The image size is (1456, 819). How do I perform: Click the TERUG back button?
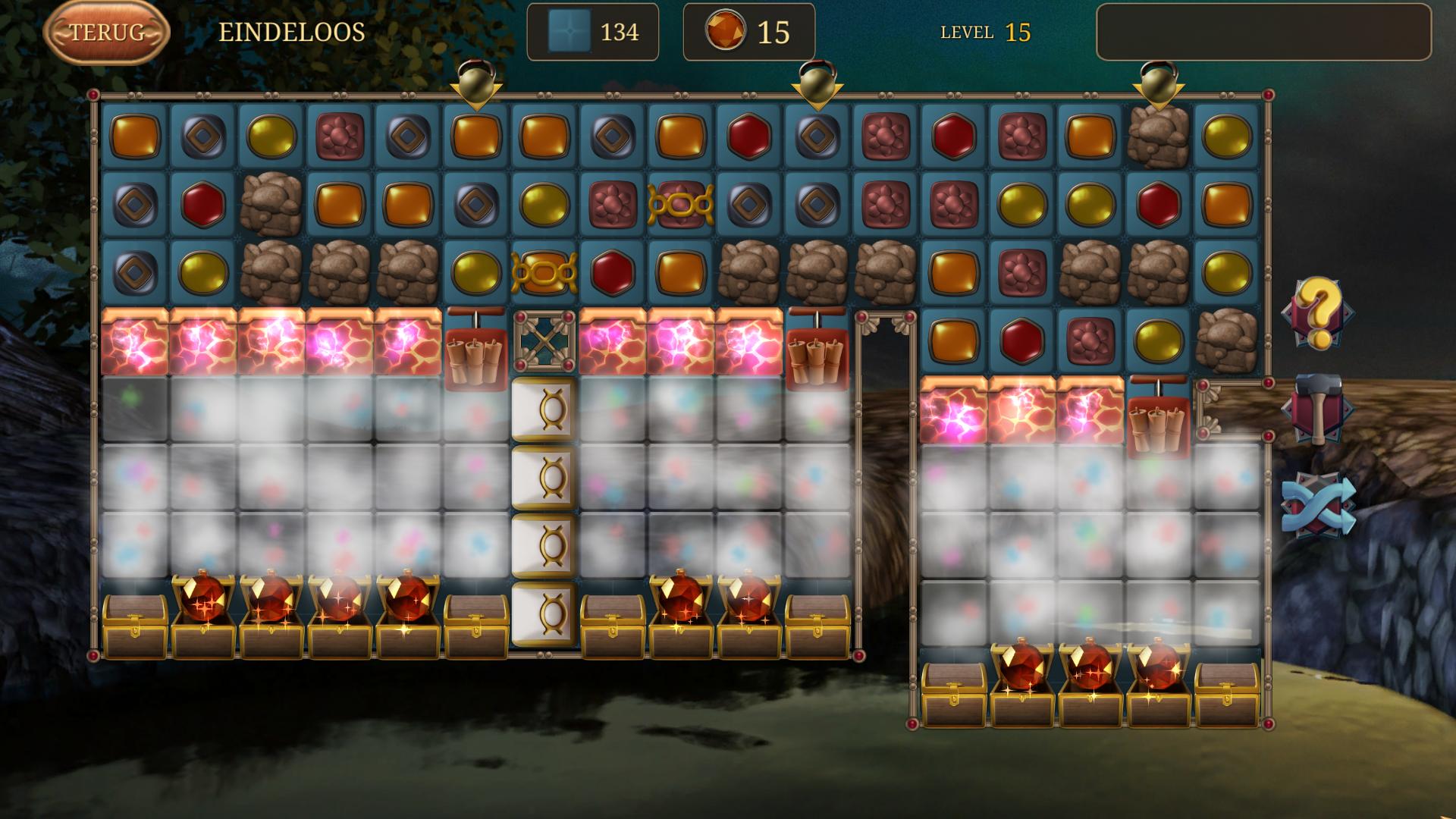(106, 32)
